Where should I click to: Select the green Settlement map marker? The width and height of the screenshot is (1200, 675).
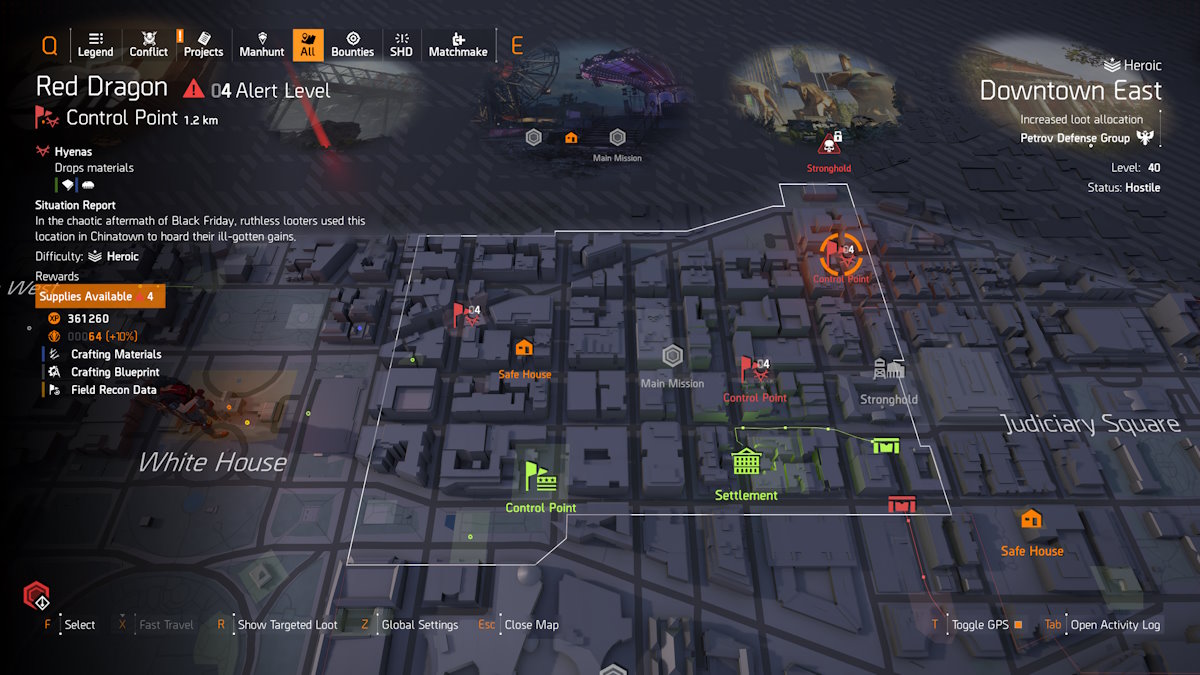click(746, 462)
